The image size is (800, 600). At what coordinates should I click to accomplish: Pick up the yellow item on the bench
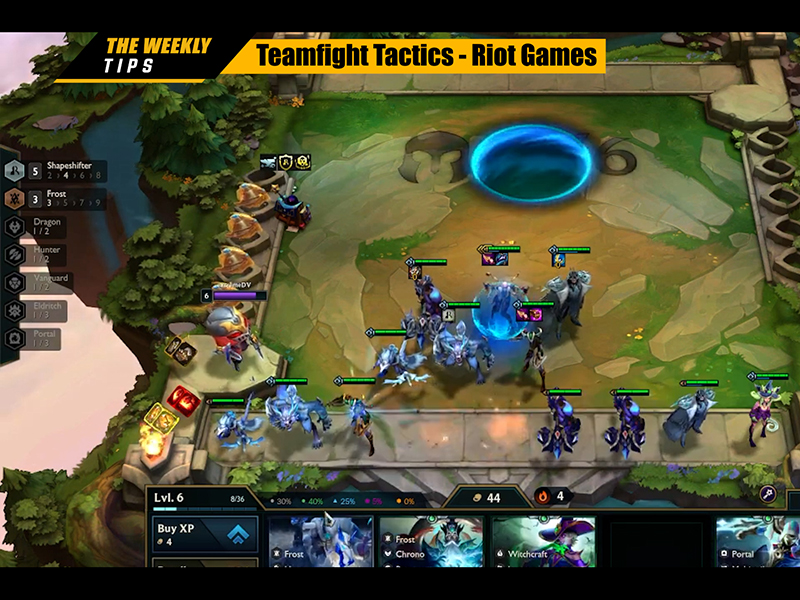pyautogui.click(x=156, y=416)
